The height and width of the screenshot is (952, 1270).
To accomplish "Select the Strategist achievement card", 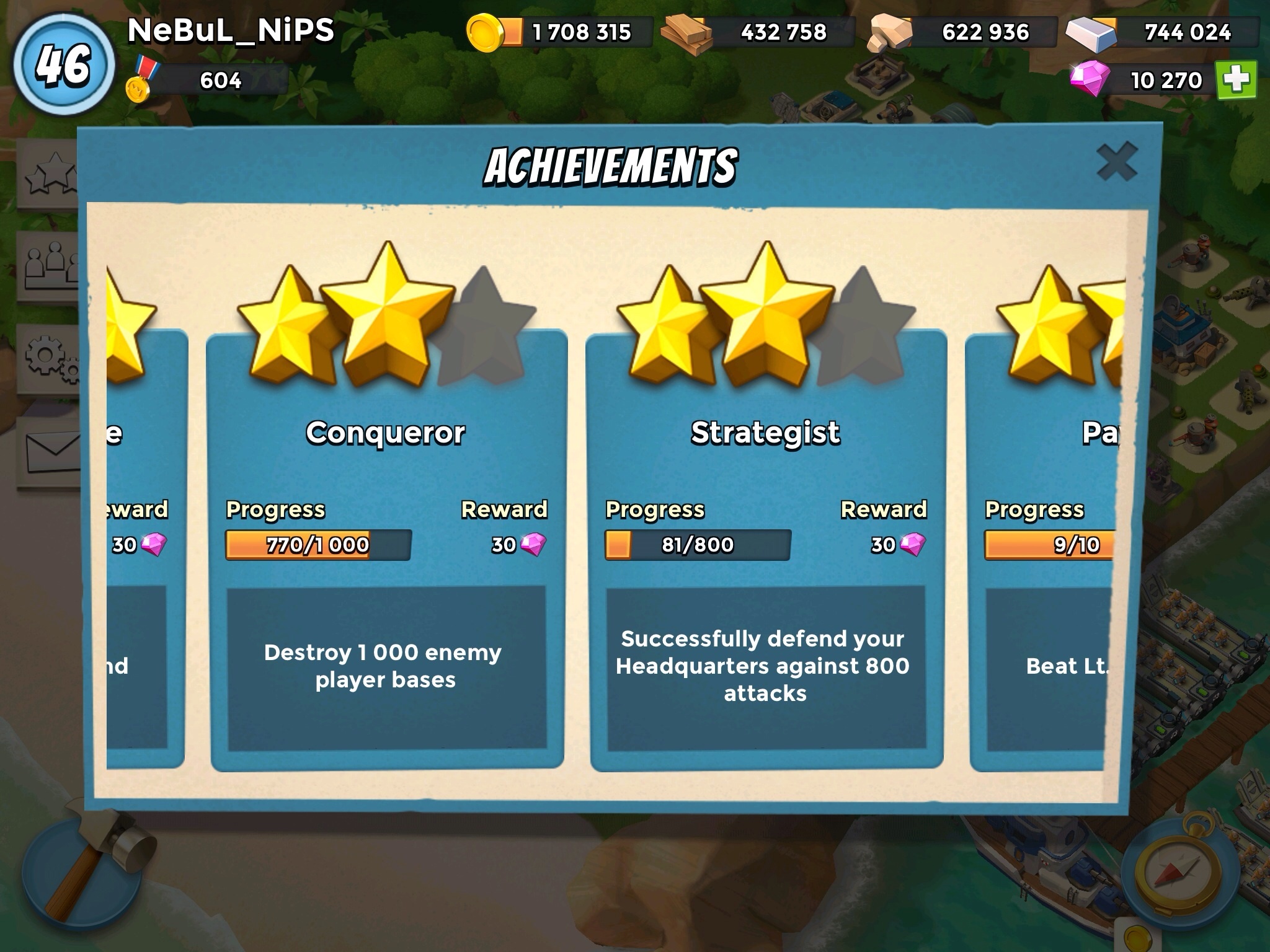I will (766, 552).
